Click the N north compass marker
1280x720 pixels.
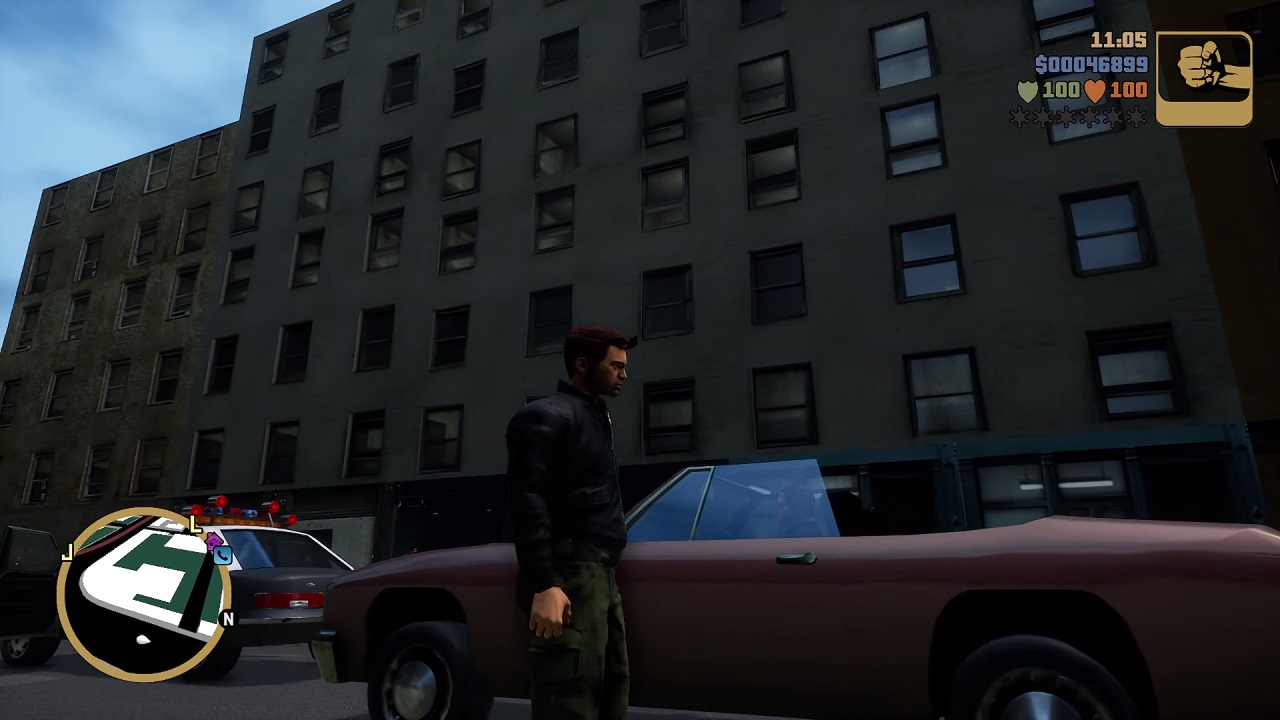point(228,620)
